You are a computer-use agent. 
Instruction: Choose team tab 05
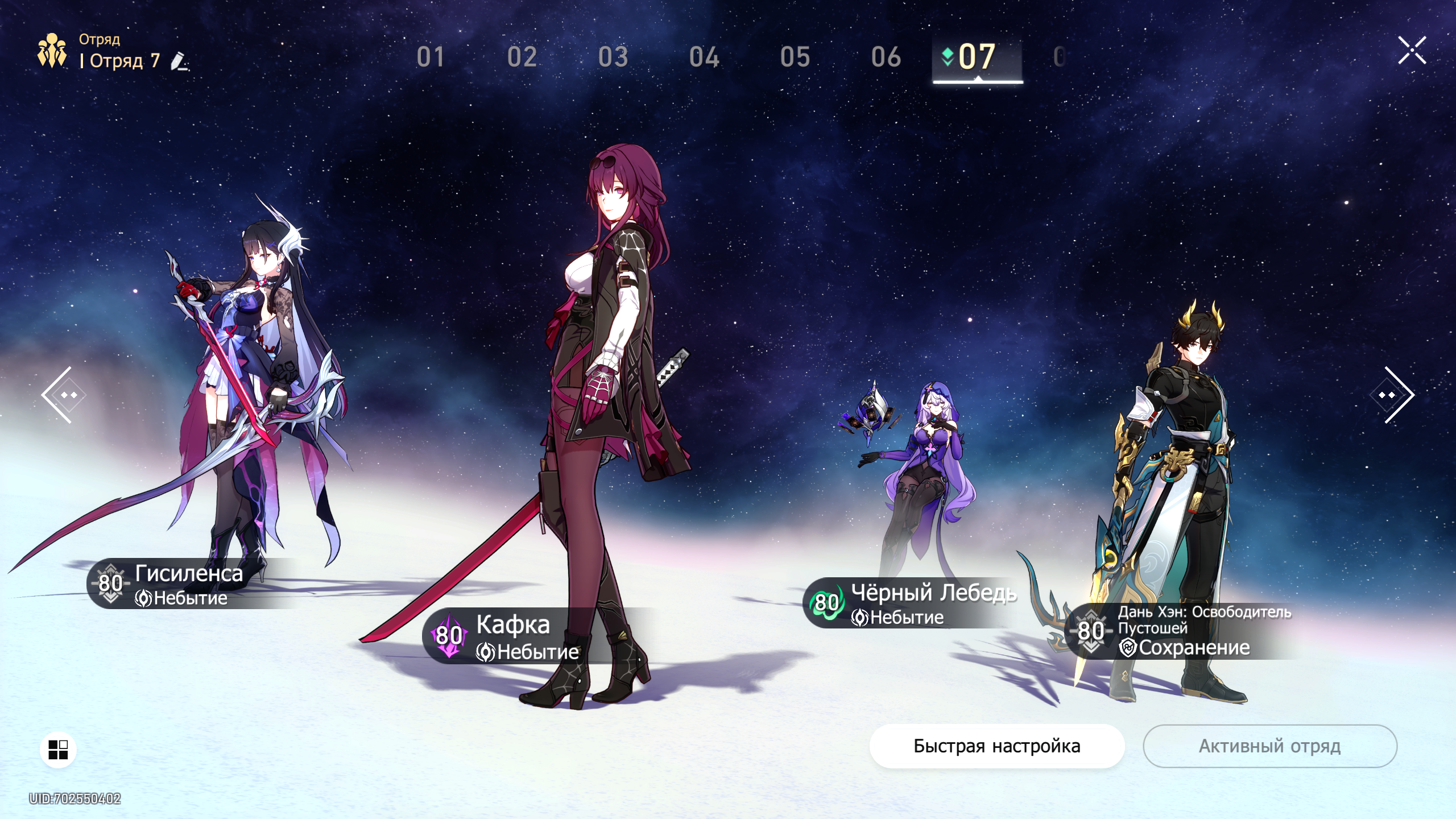[795, 57]
